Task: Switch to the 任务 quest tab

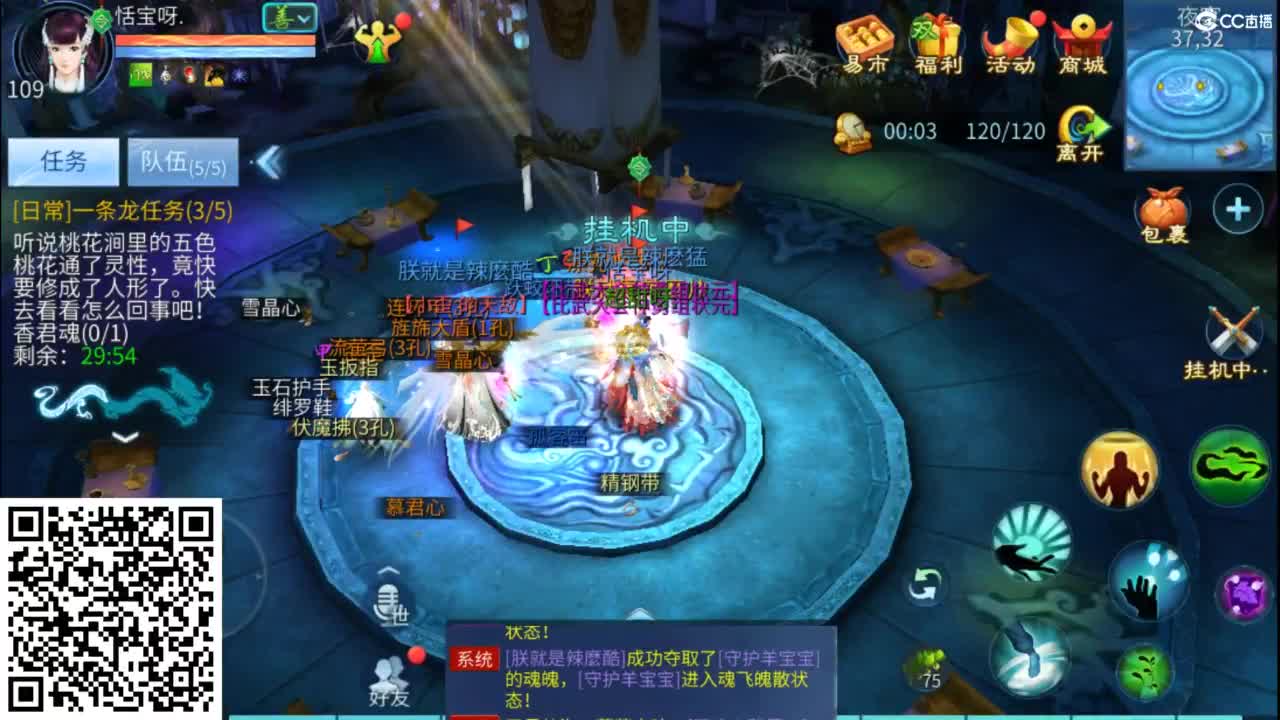Action: 62,160
